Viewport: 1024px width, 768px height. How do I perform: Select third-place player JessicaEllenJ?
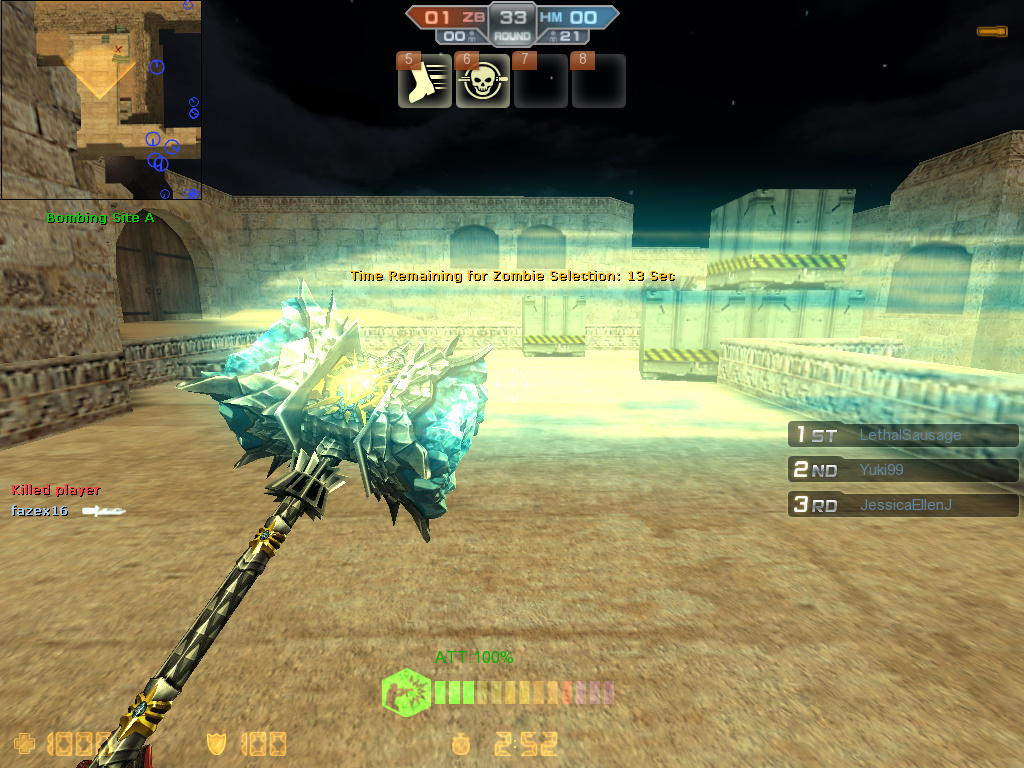pos(903,505)
